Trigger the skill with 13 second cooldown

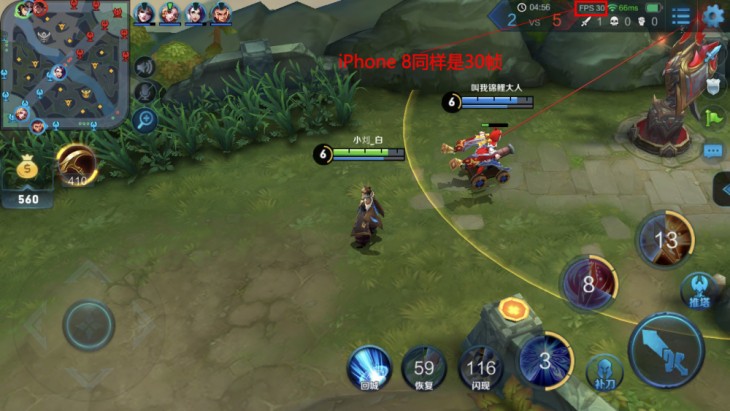pyautogui.click(x=665, y=240)
